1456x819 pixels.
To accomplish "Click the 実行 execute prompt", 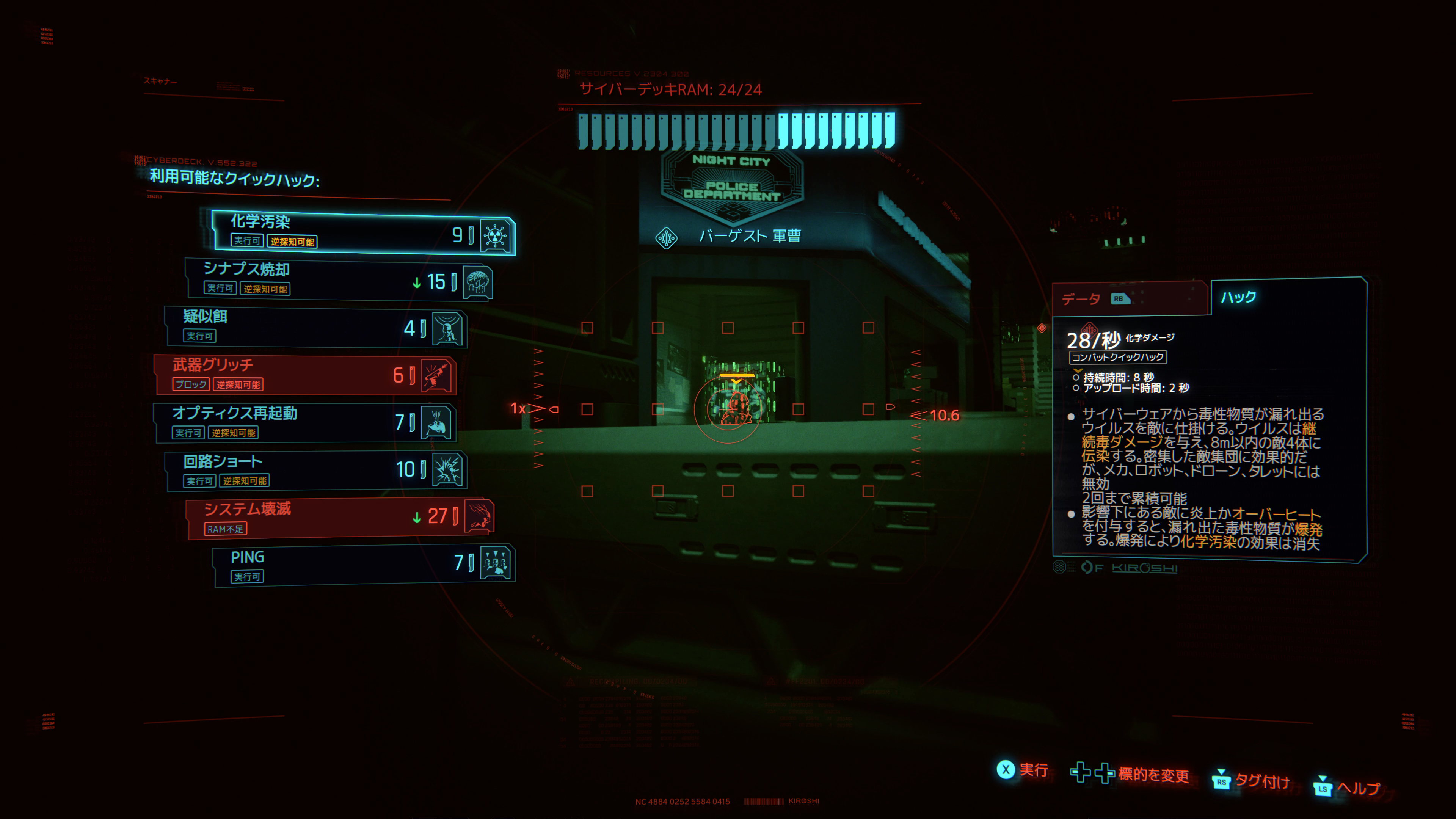I will pos(1023,770).
